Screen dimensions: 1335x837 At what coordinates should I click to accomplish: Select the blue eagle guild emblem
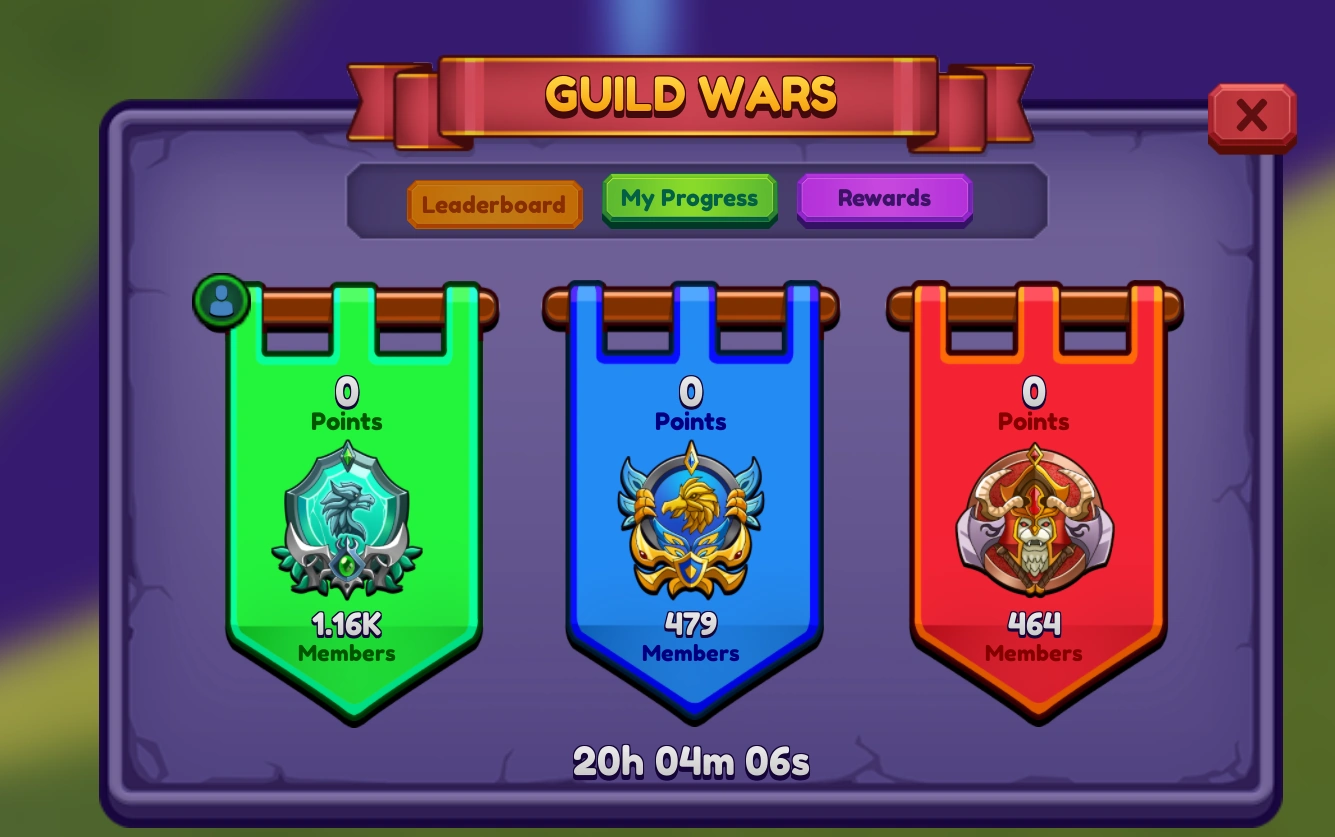pos(690,523)
